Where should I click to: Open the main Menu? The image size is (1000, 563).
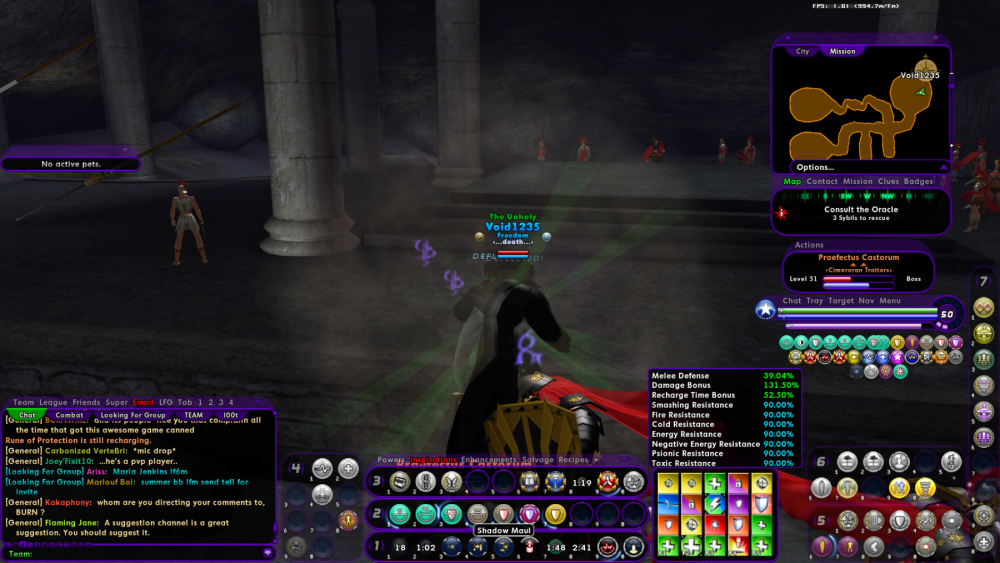point(890,300)
